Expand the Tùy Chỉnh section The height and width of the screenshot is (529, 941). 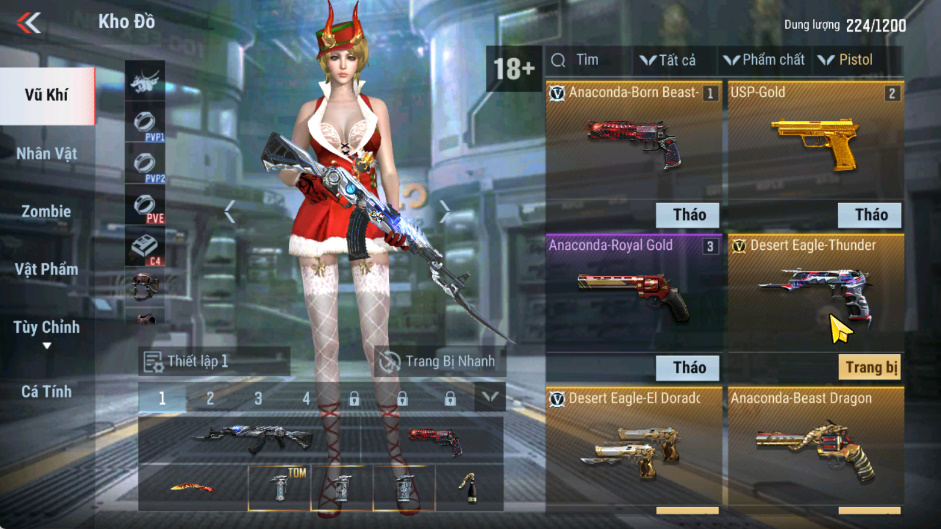(47, 333)
